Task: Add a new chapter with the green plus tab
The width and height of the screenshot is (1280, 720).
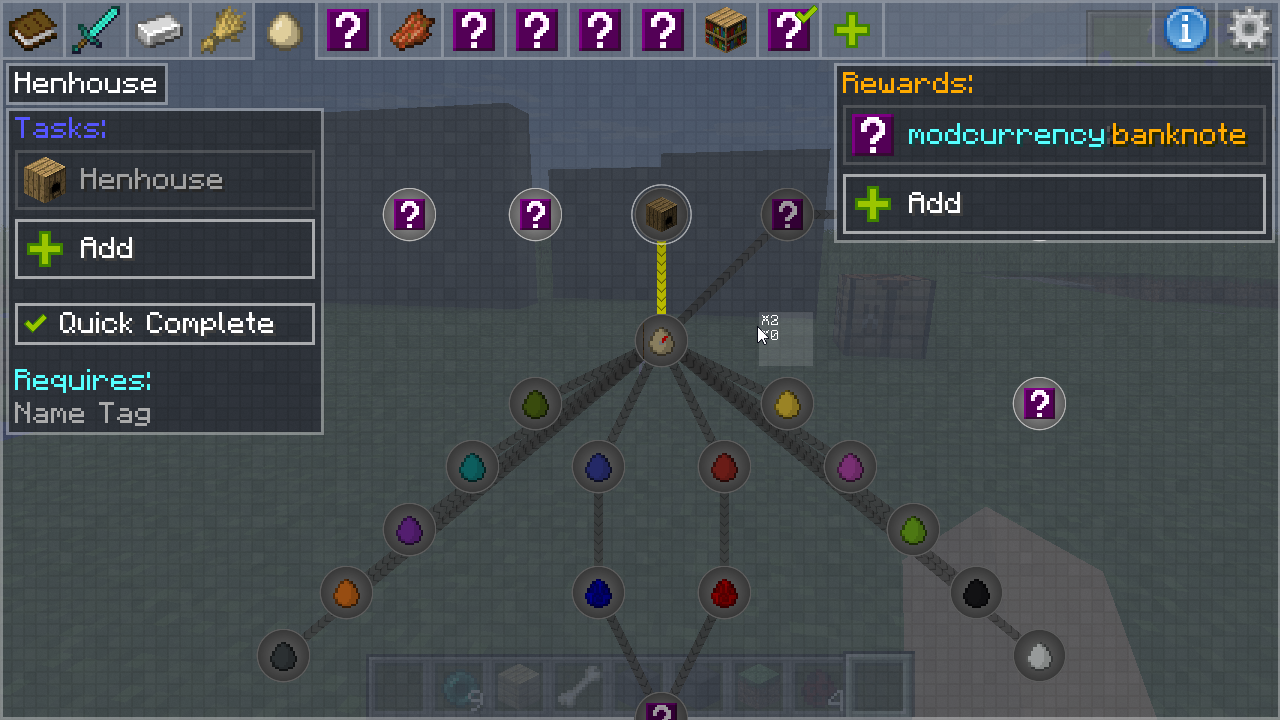Action: pyautogui.click(x=852, y=30)
